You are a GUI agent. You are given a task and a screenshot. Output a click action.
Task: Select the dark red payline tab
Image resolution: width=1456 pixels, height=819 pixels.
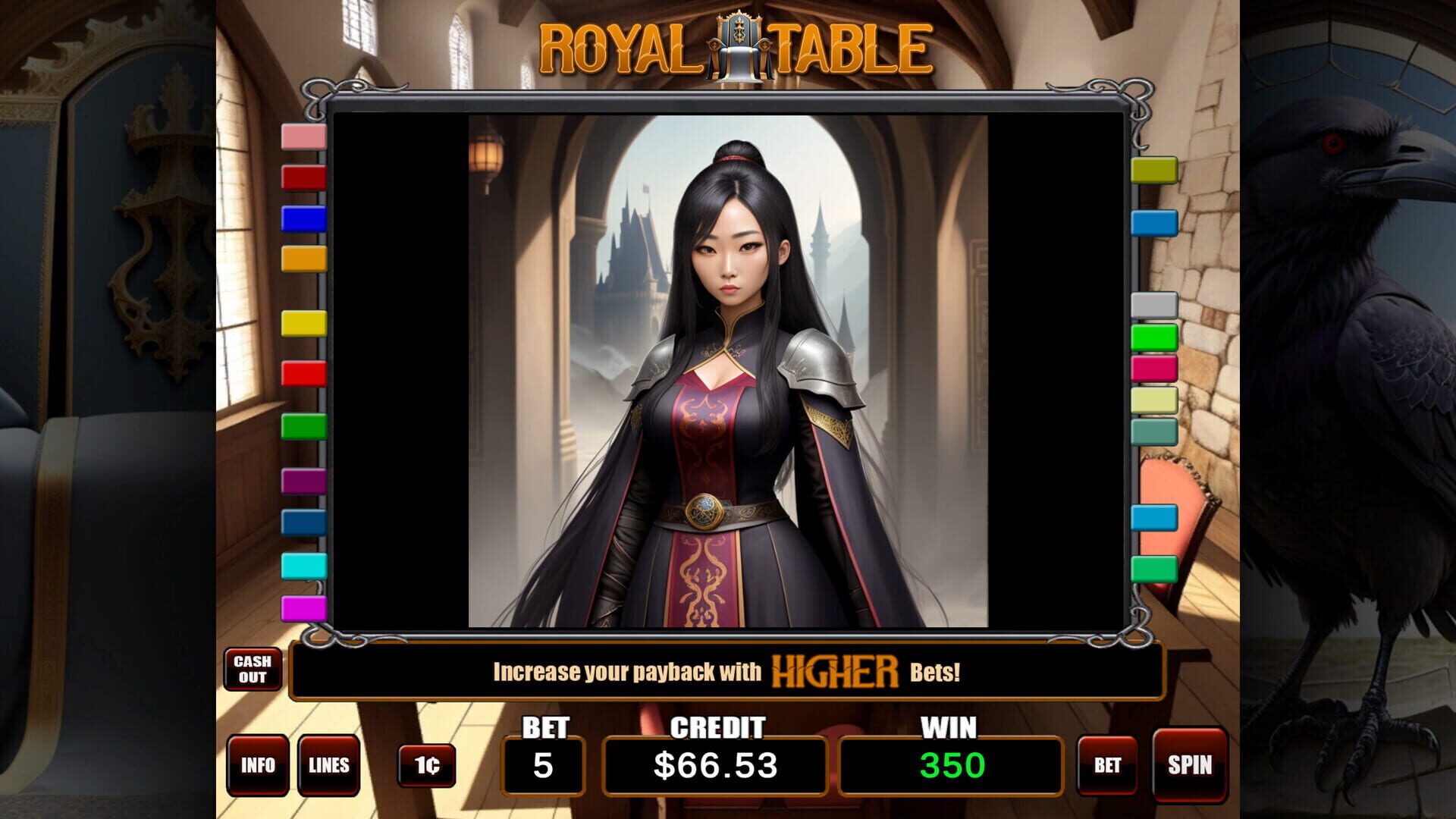pos(303,180)
